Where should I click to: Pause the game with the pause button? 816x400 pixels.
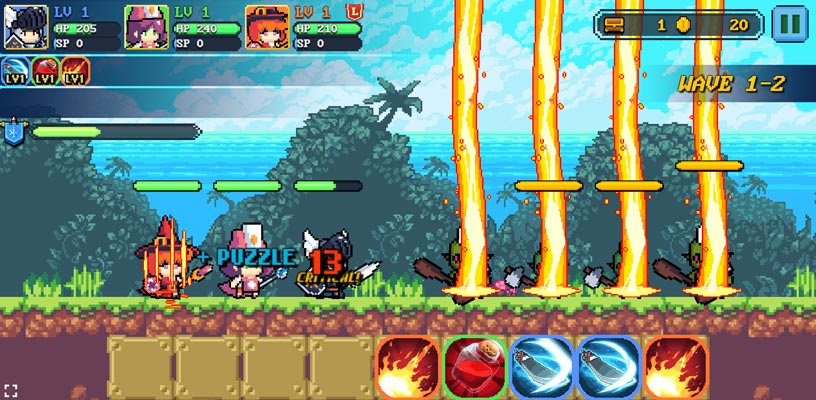tap(789, 23)
